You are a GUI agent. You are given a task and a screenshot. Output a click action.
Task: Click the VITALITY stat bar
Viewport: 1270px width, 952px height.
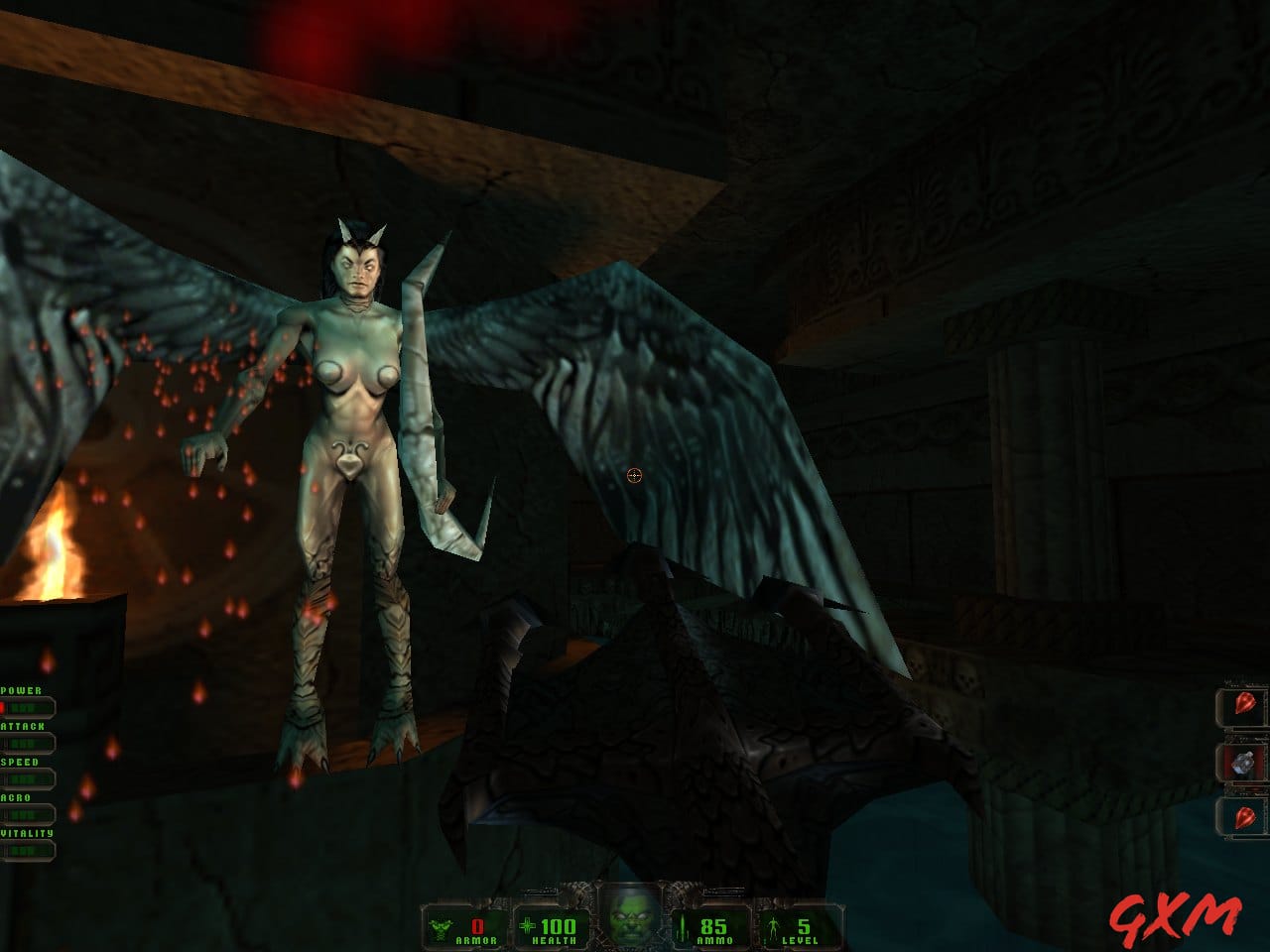tap(30, 848)
